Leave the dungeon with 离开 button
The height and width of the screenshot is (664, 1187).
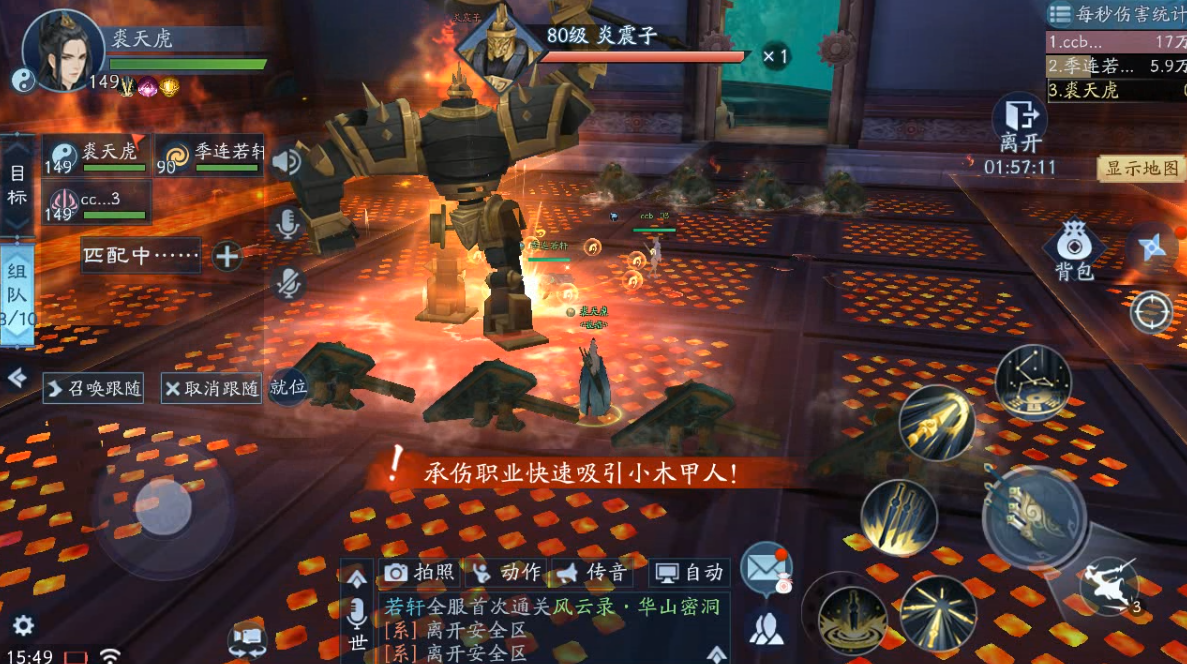point(1019,123)
